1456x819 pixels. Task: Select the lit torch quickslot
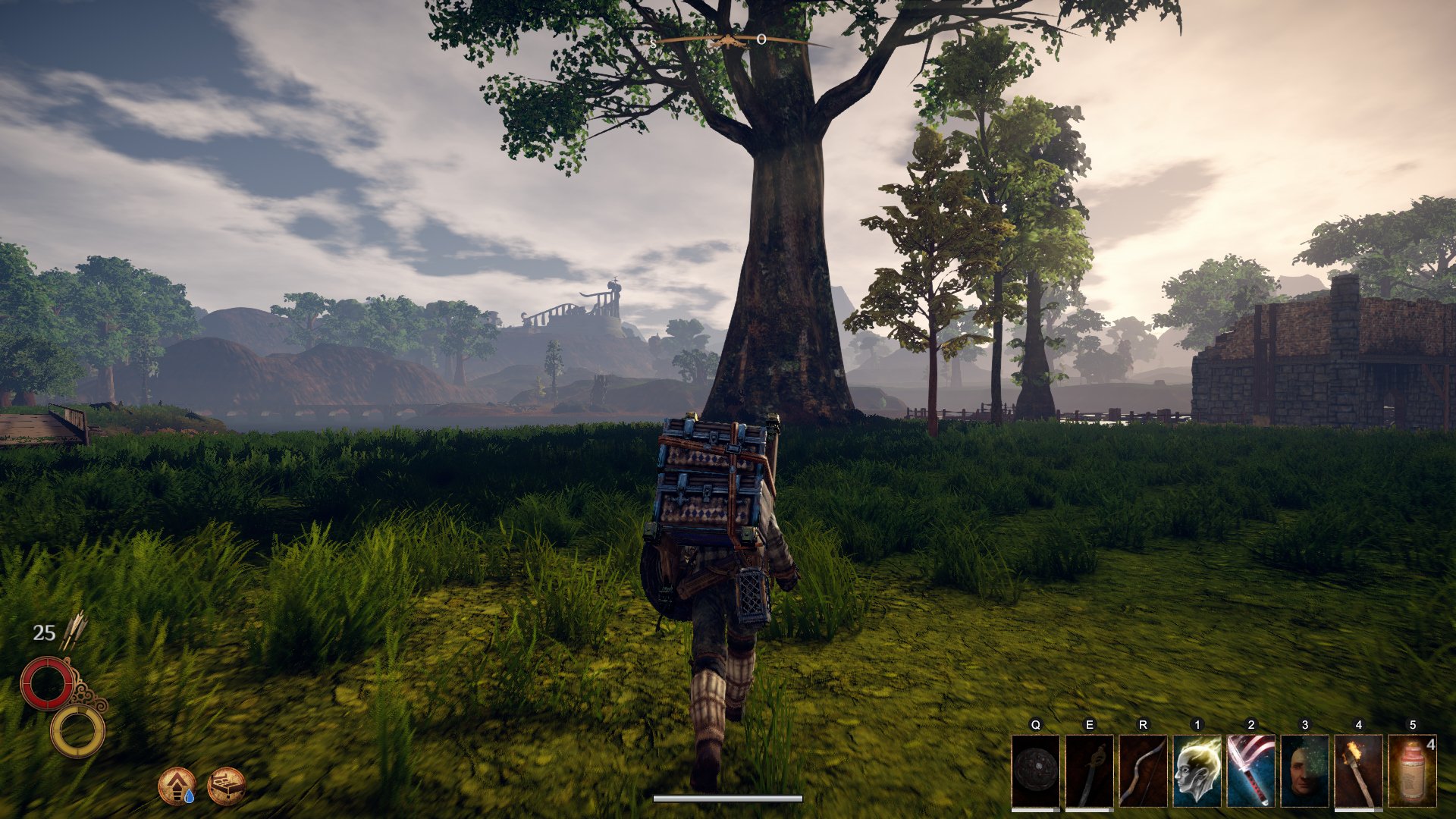point(1358,770)
